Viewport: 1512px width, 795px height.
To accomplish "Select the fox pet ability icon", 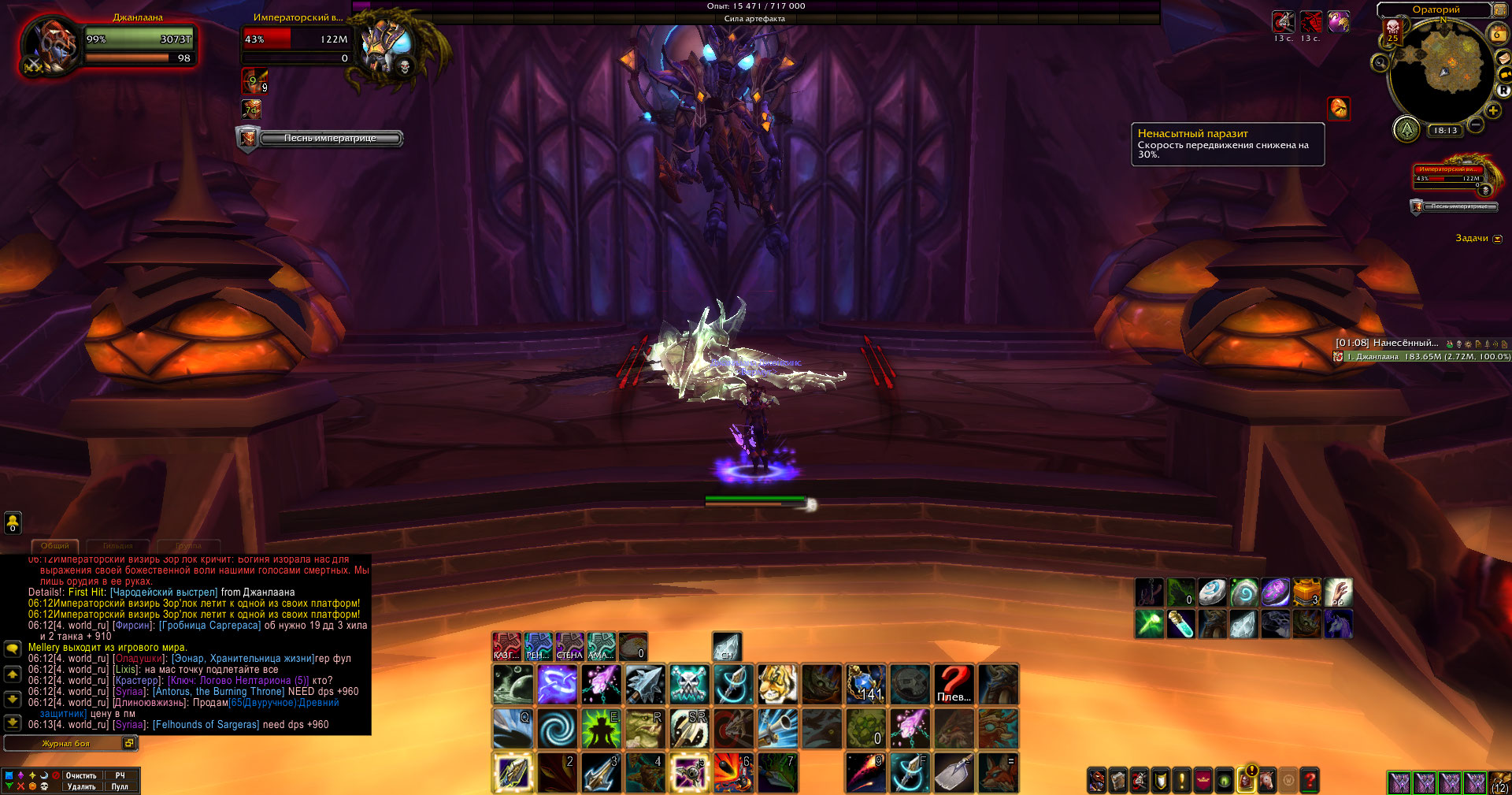I will [998, 772].
